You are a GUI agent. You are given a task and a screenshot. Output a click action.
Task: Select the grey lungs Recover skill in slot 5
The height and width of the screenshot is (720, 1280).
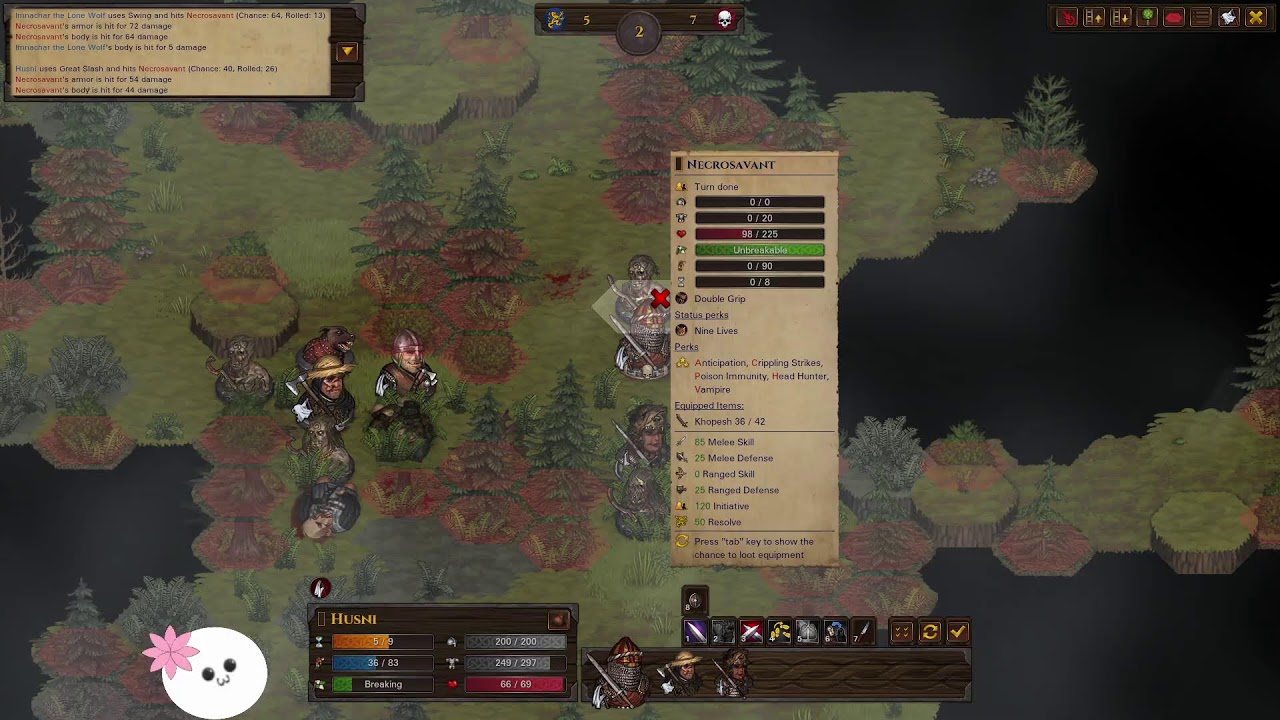[x=807, y=631]
